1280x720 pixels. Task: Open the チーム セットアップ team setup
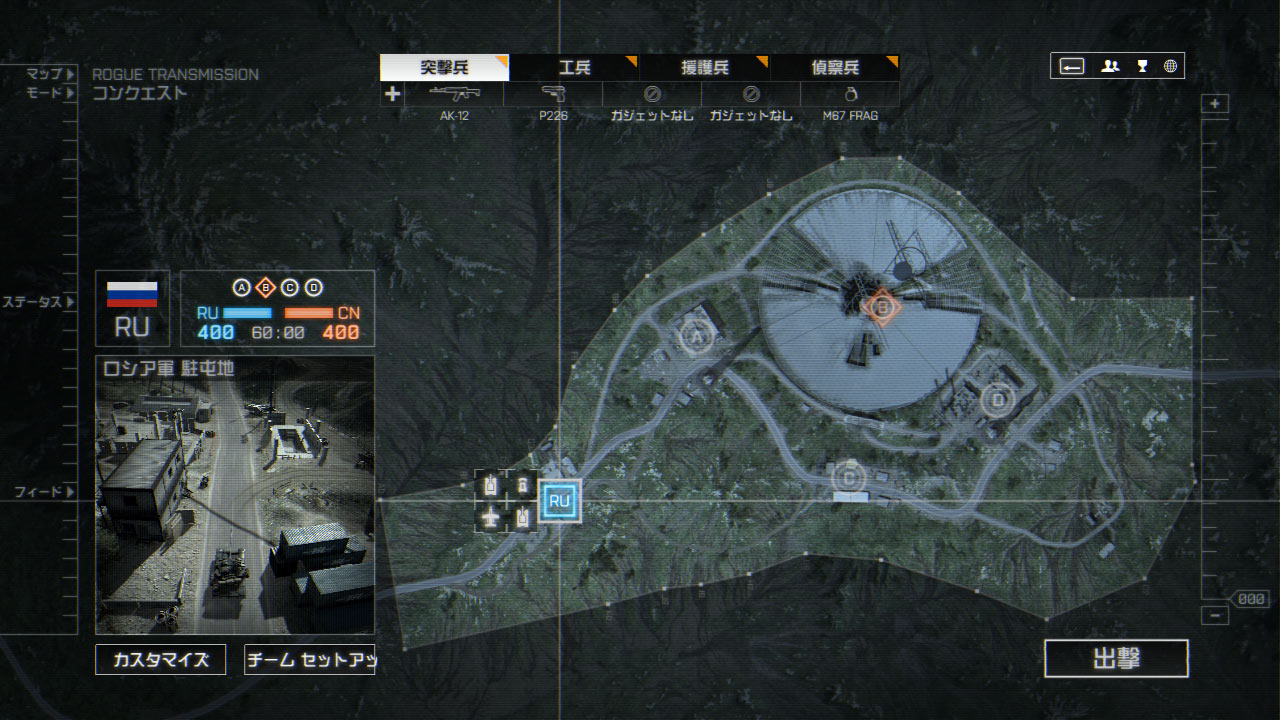coord(309,660)
